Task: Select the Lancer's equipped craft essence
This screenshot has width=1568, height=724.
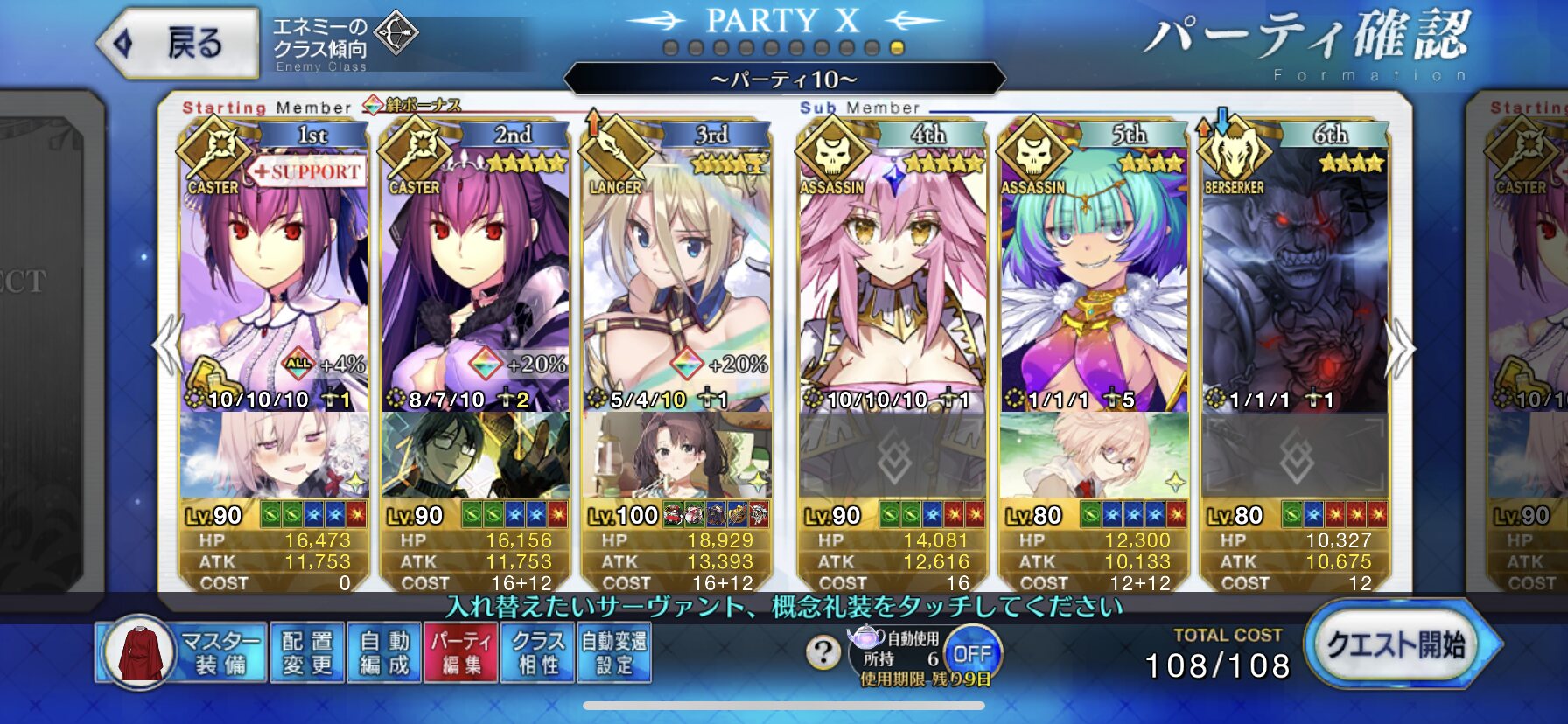Action: (x=676, y=456)
